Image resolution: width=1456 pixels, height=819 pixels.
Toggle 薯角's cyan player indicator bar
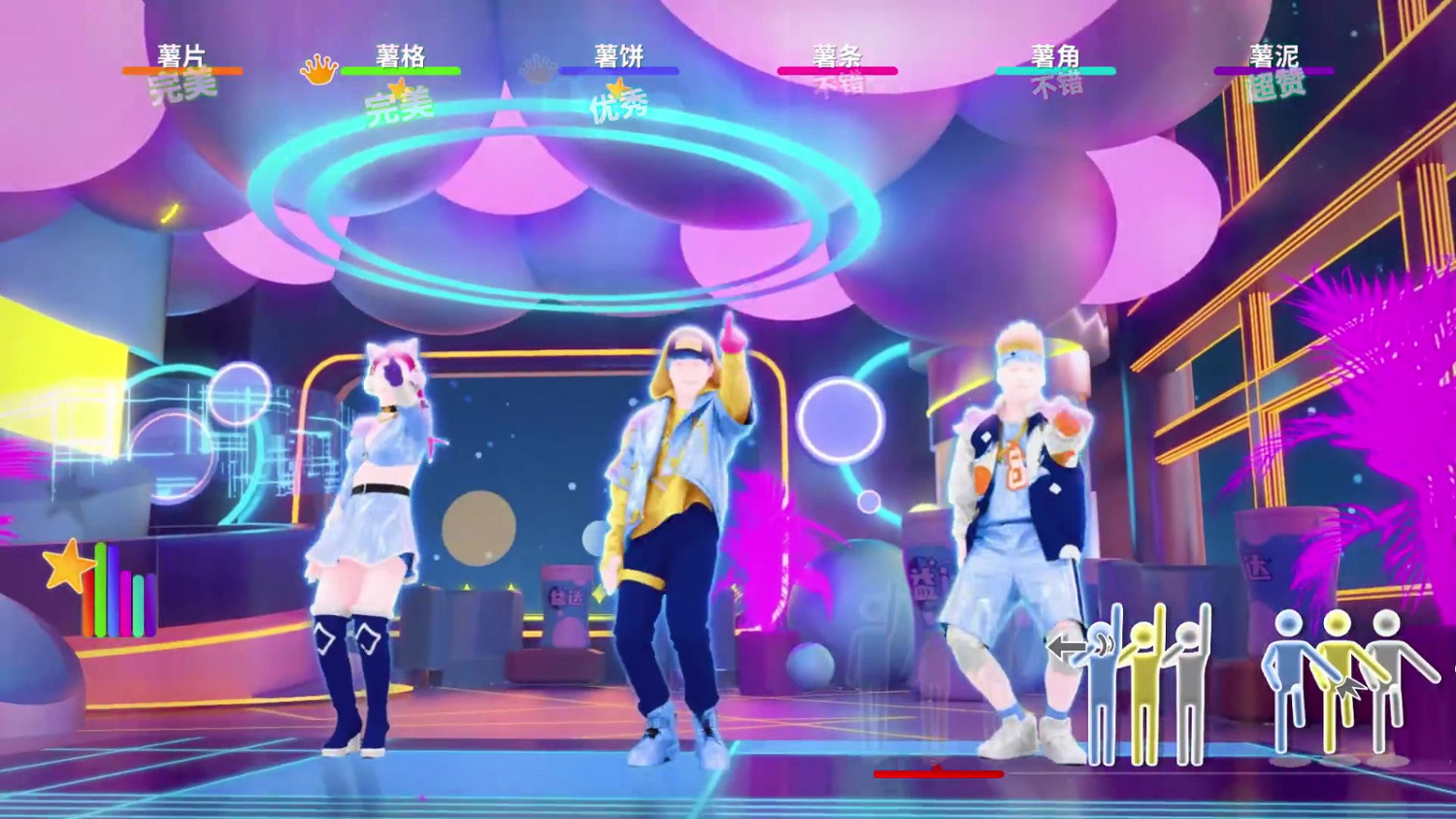pyautogui.click(x=1056, y=69)
